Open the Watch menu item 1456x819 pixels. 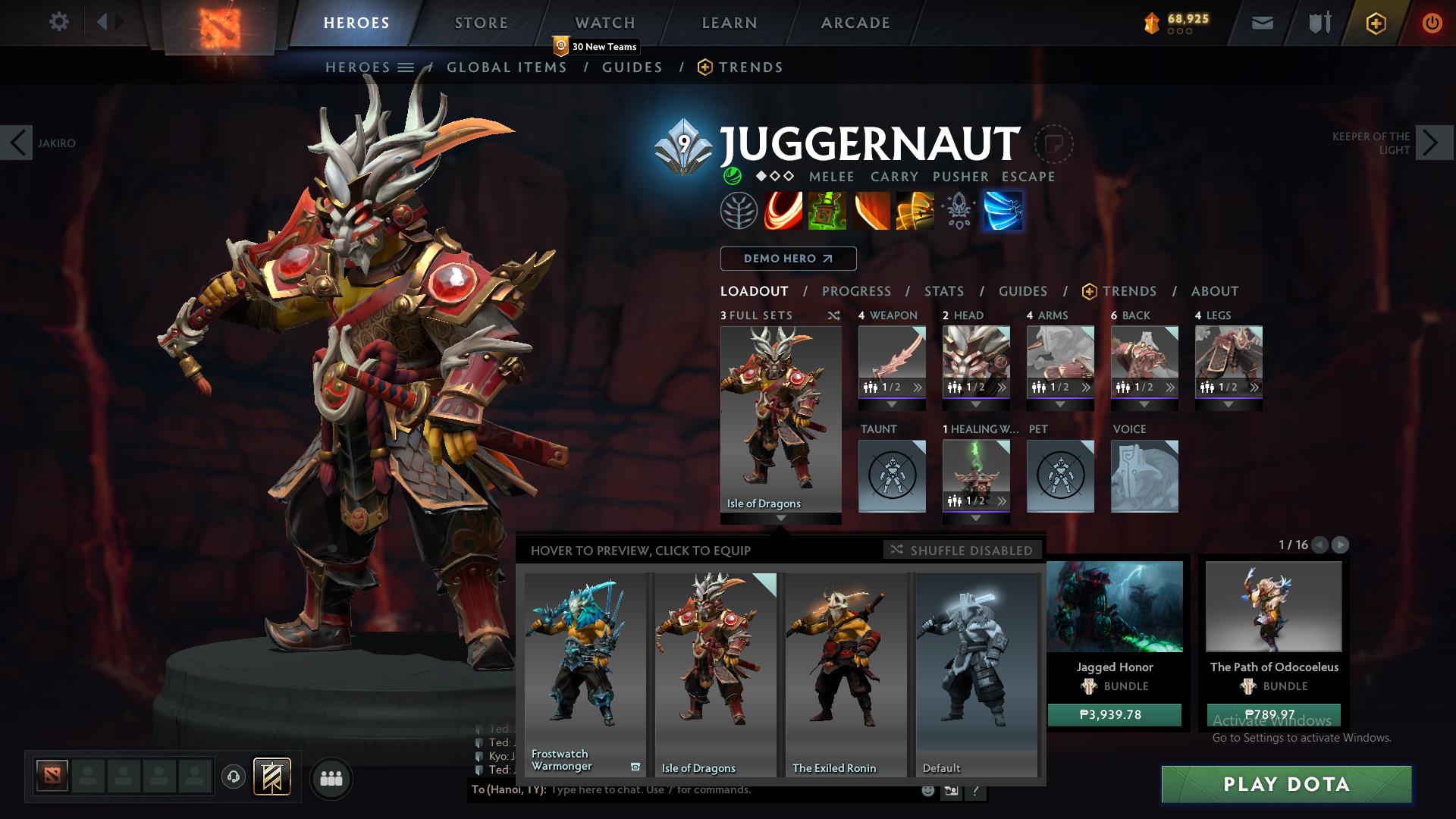pos(605,23)
